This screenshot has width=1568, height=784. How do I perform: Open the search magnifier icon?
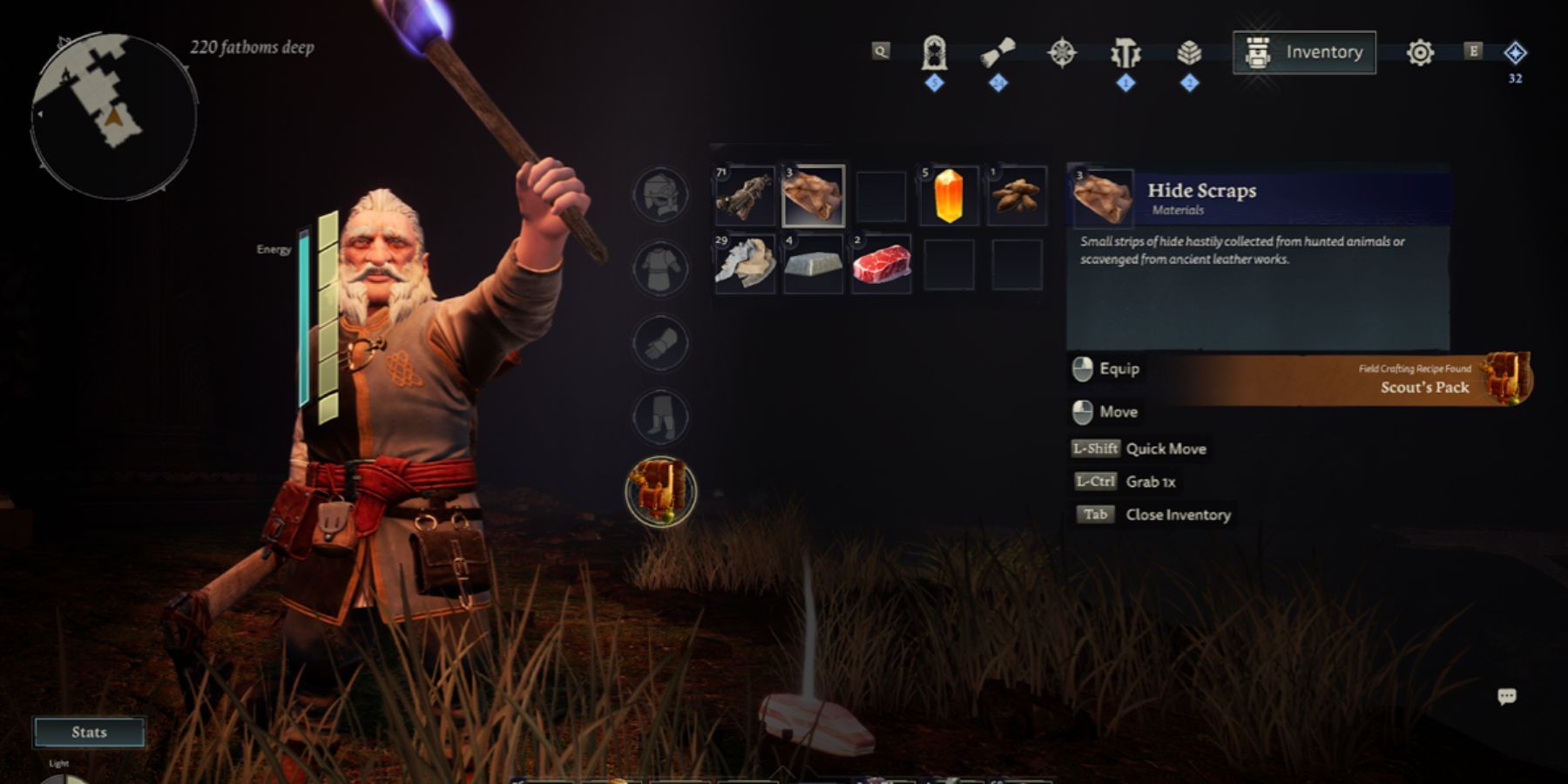point(883,51)
